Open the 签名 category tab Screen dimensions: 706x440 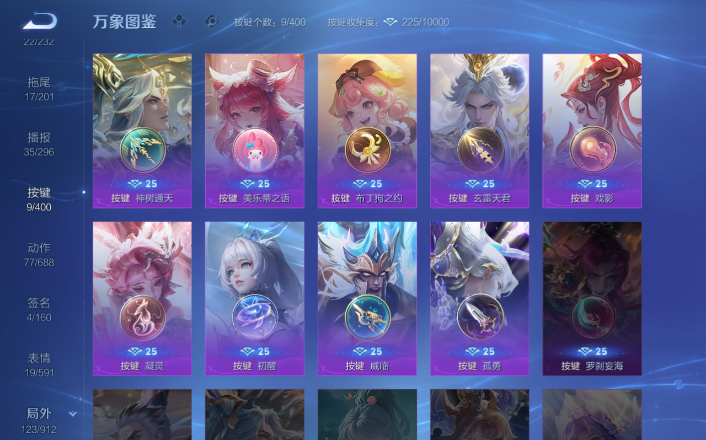[39, 309]
